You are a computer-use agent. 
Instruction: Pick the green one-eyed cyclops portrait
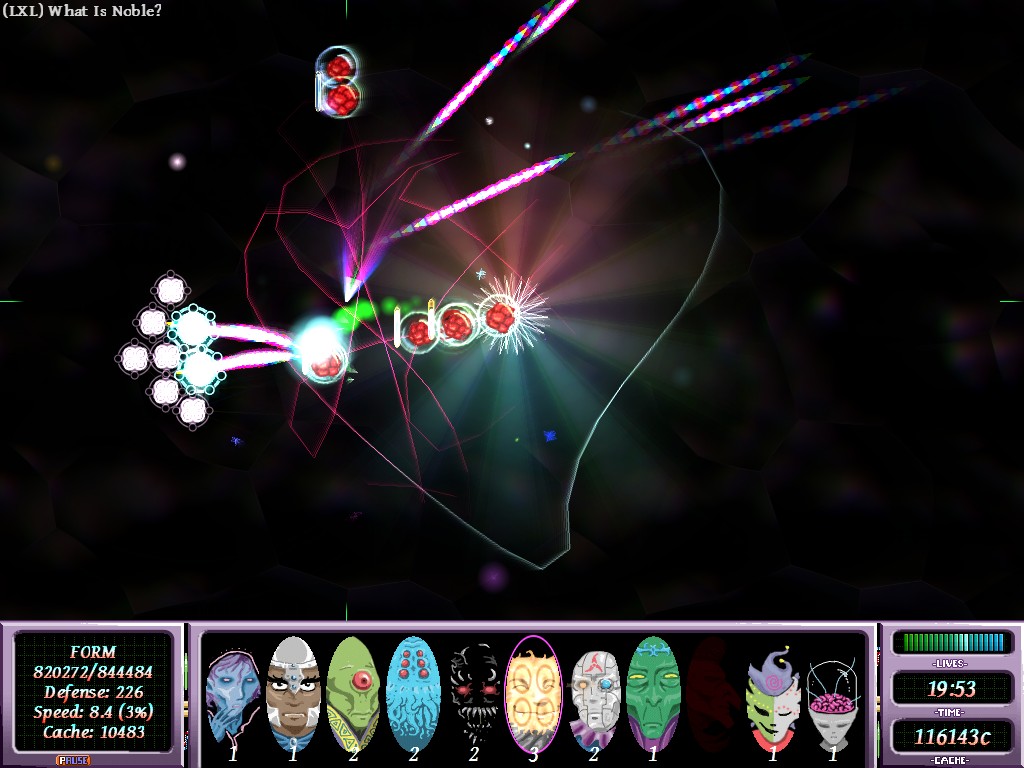pos(353,692)
